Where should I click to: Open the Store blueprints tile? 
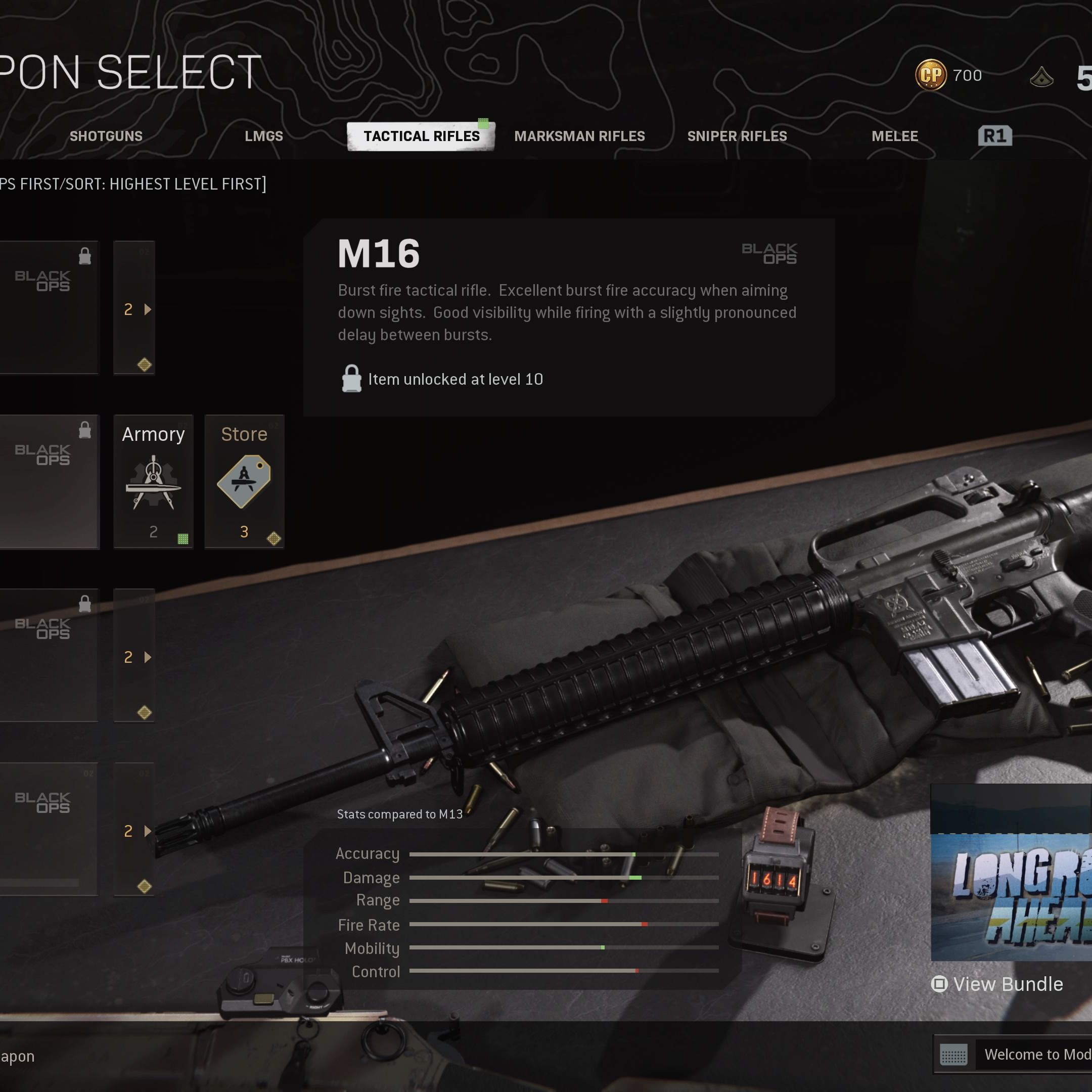(x=244, y=482)
